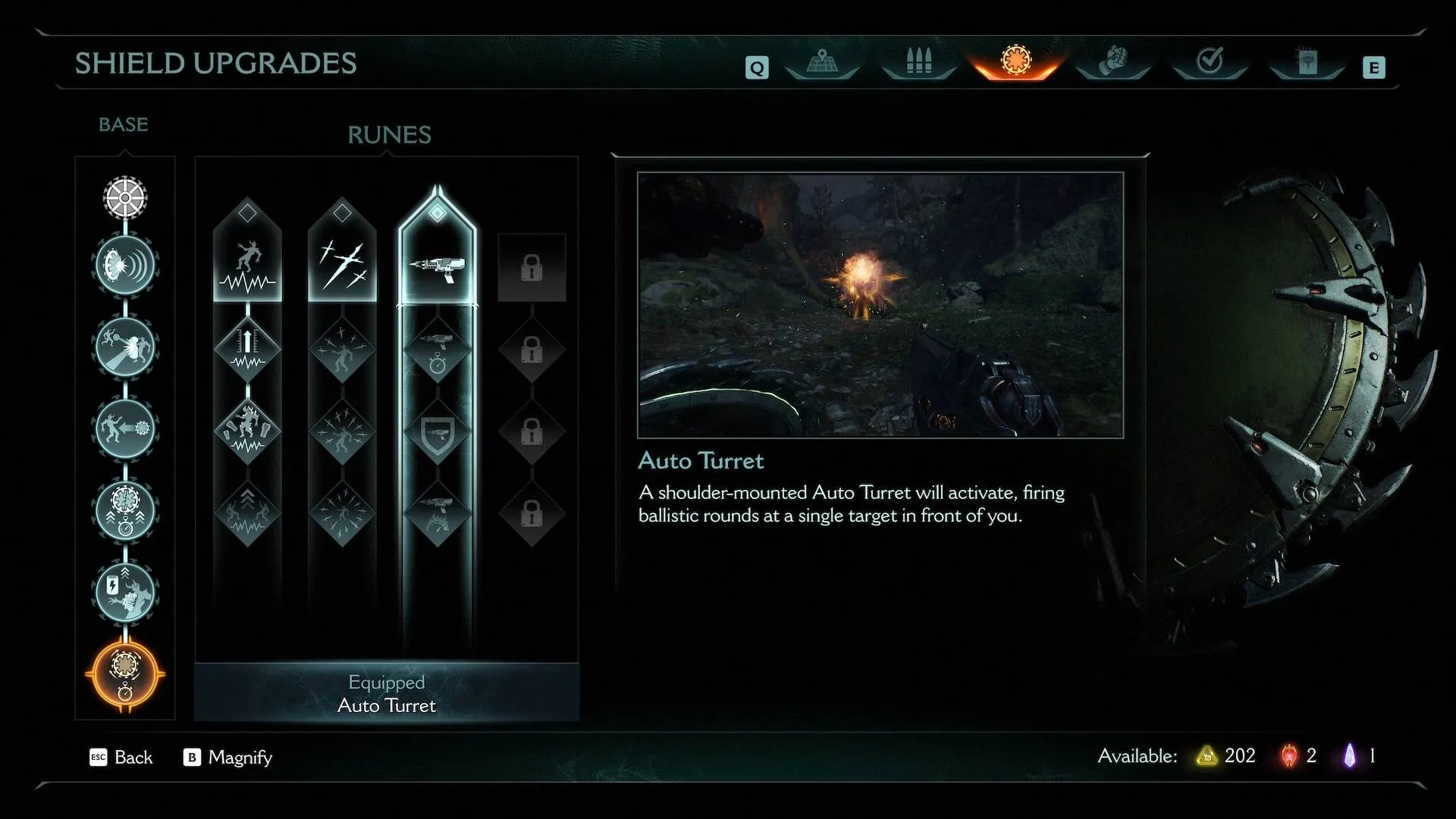Choose the shield saw icon atop base column
The width and height of the screenshot is (1456, 819).
coord(125,198)
